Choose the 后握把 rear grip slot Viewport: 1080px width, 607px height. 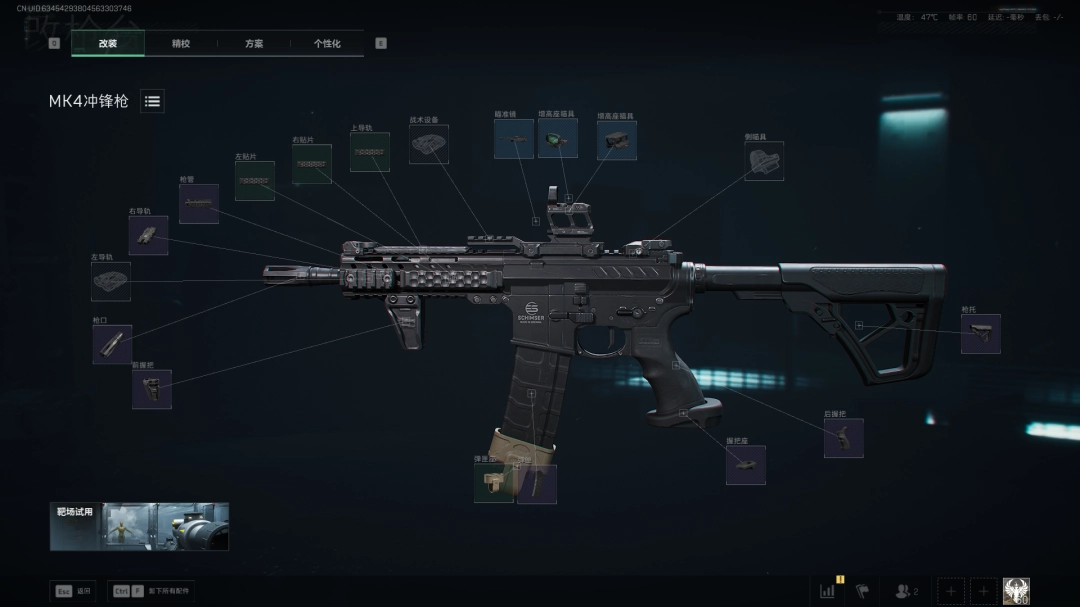(x=844, y=438)
